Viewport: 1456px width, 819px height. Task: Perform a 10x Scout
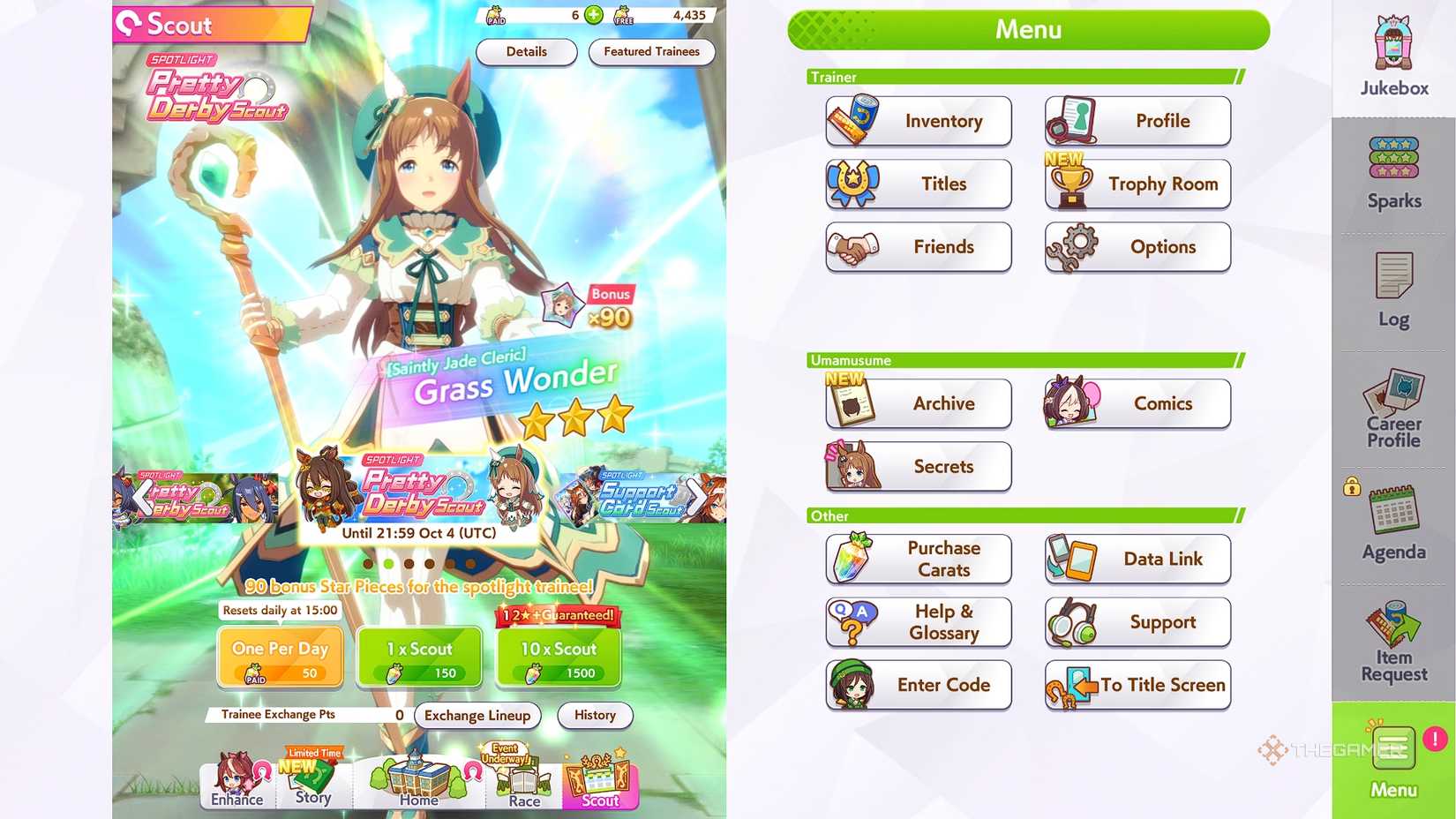coord(558,655)
